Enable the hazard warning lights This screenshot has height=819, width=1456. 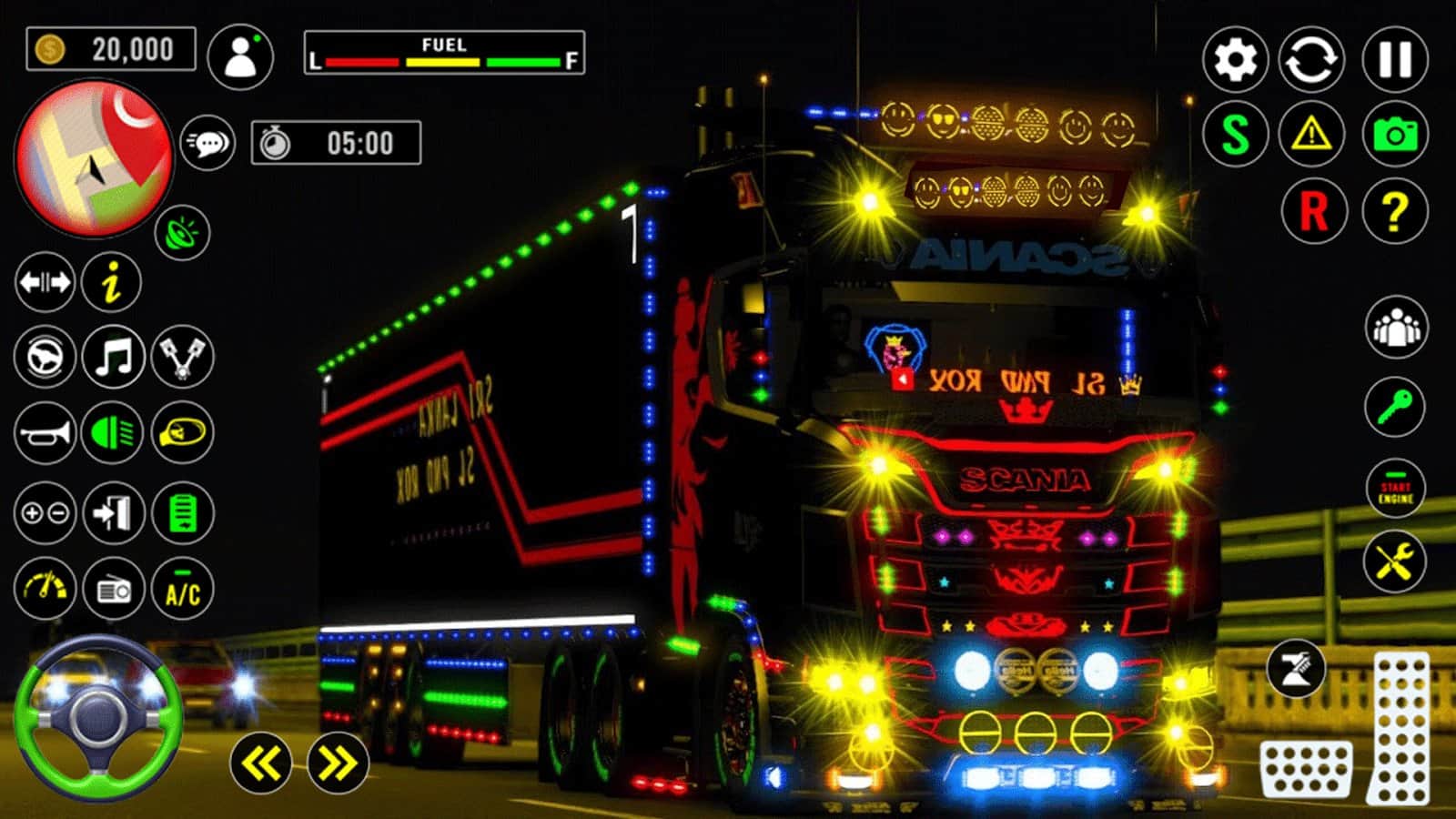point(1309,135)
